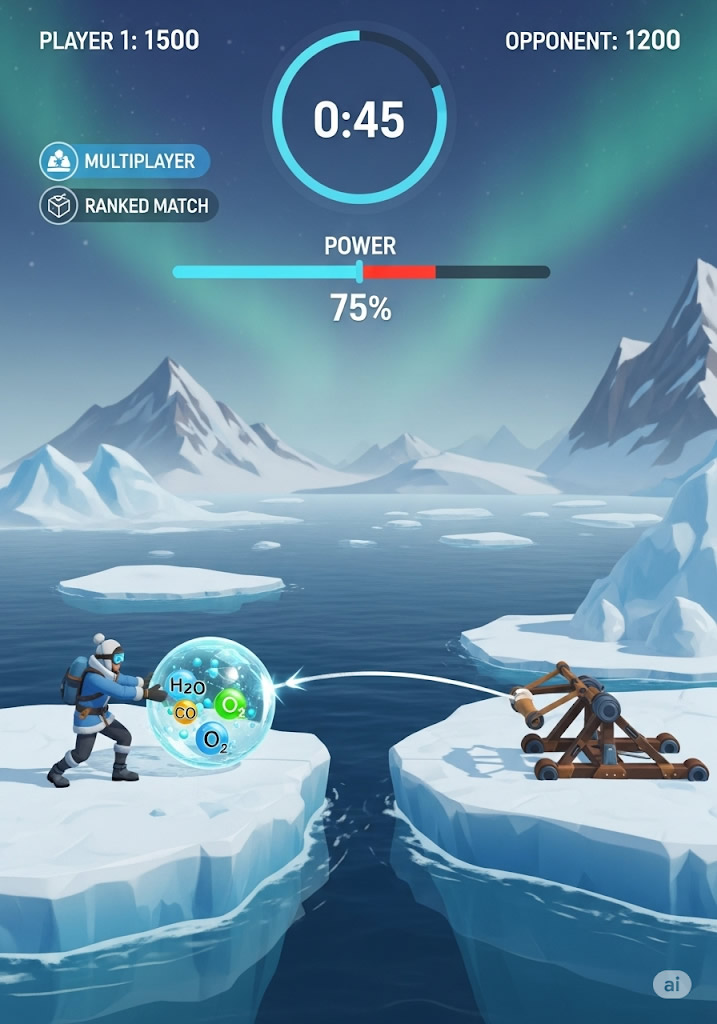Select the Multiplayer mode button
Image resolution: width=717 pixels, height=1024 pixels.
[x=125, y=161]
